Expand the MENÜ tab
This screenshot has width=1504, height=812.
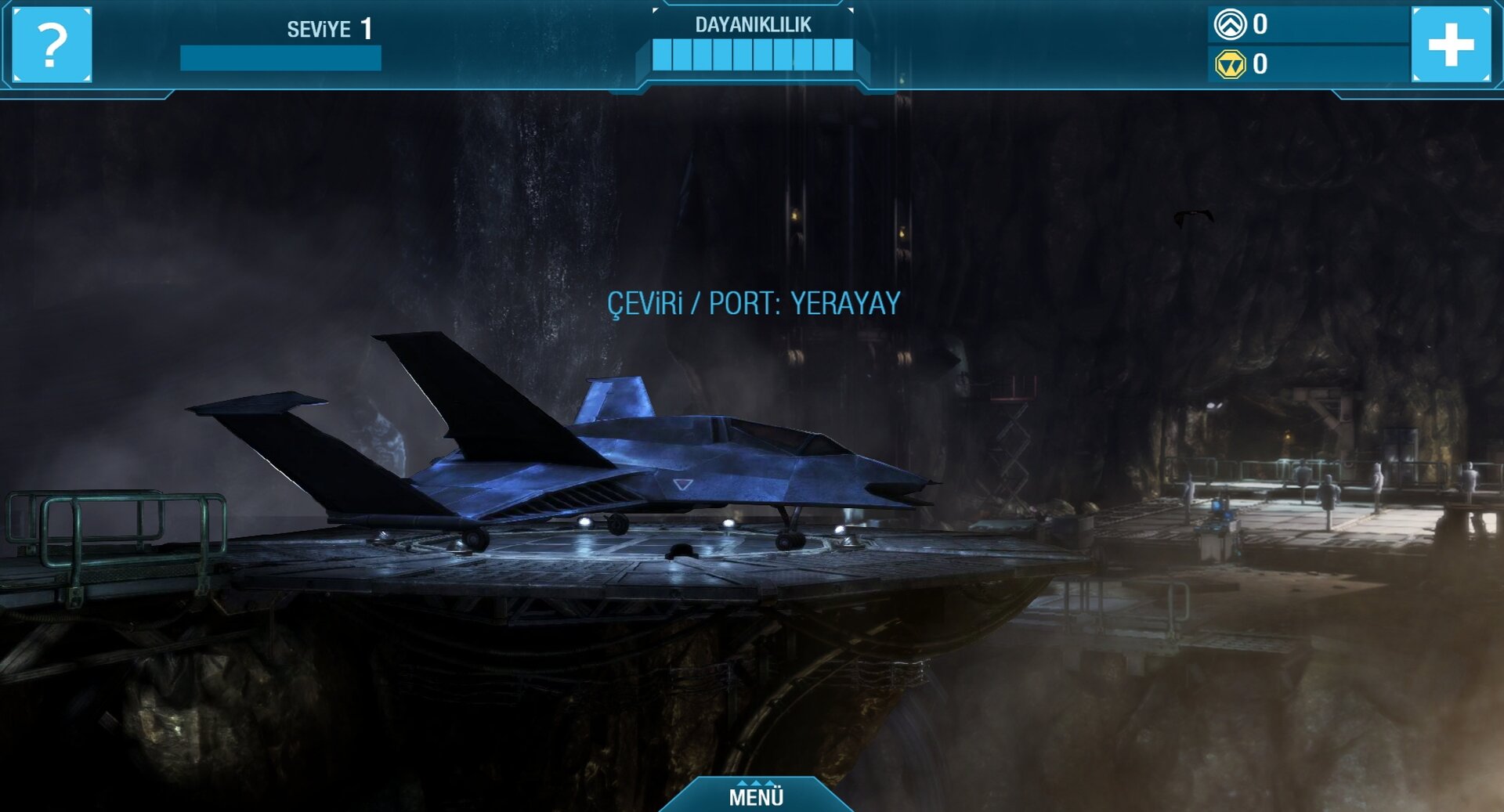[756, 796]
